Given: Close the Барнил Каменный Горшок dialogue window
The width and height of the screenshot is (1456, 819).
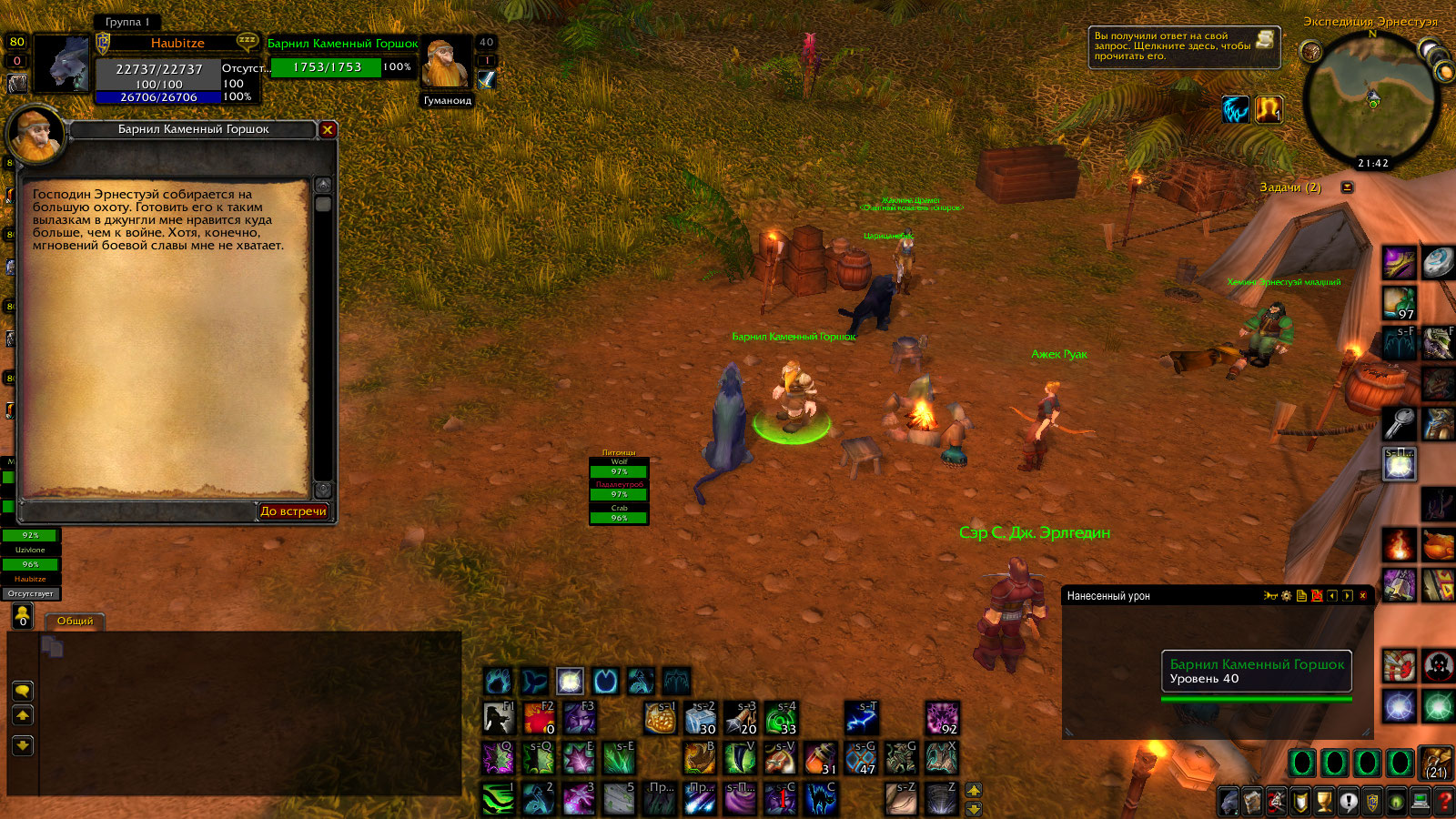Looking at the screenshot, I should tap(328, 129).
